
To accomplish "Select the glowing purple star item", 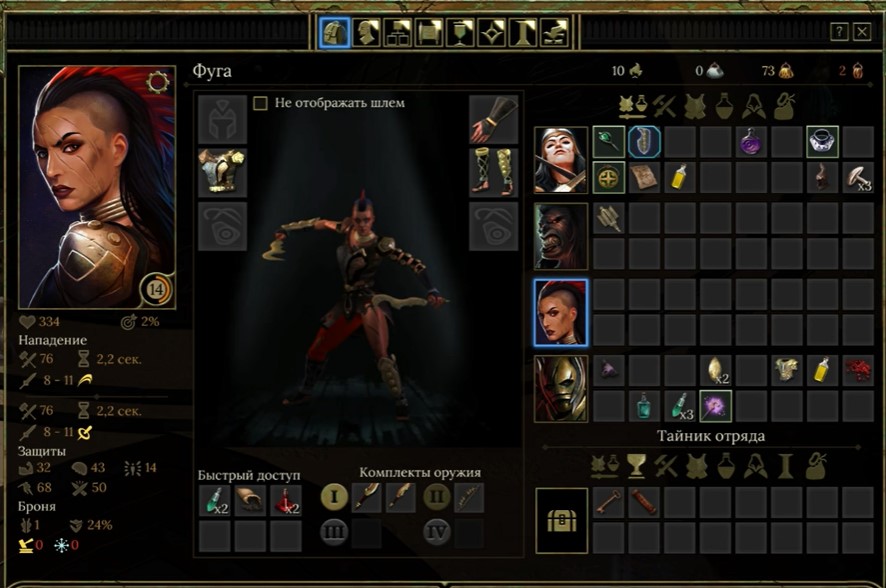I will click(715, 405).
